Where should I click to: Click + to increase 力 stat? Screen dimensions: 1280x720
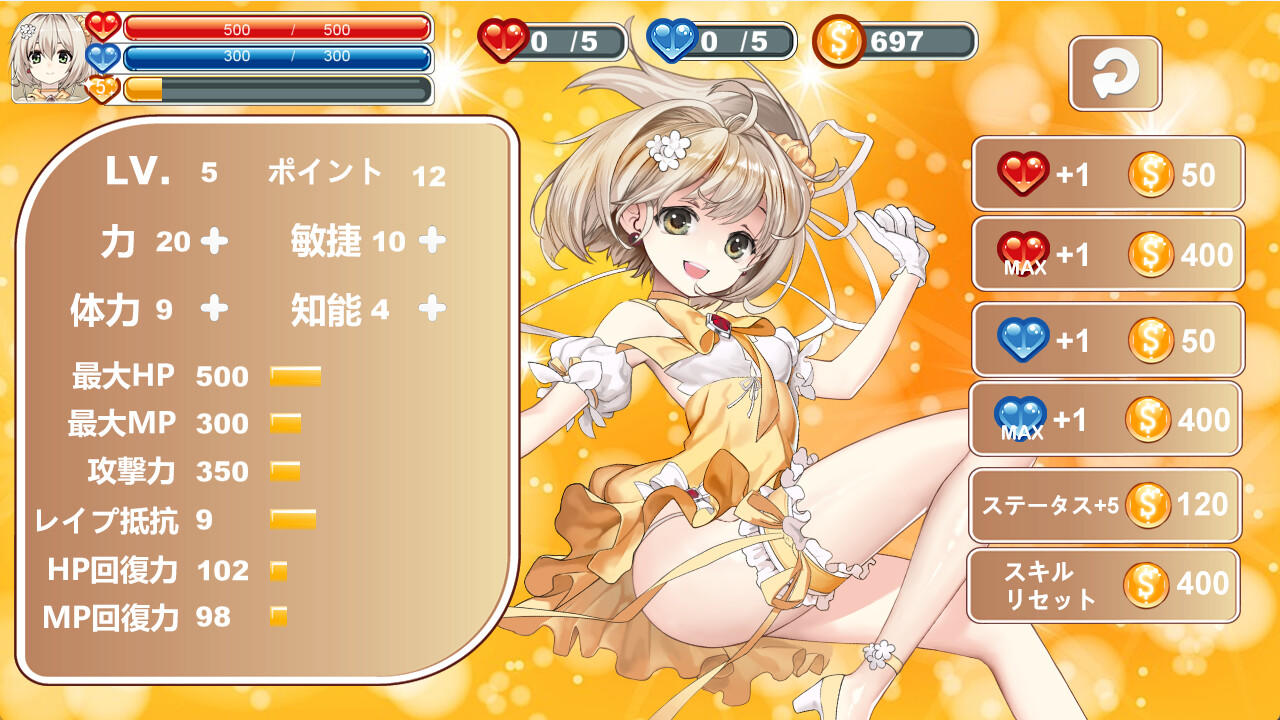(215, 240)
